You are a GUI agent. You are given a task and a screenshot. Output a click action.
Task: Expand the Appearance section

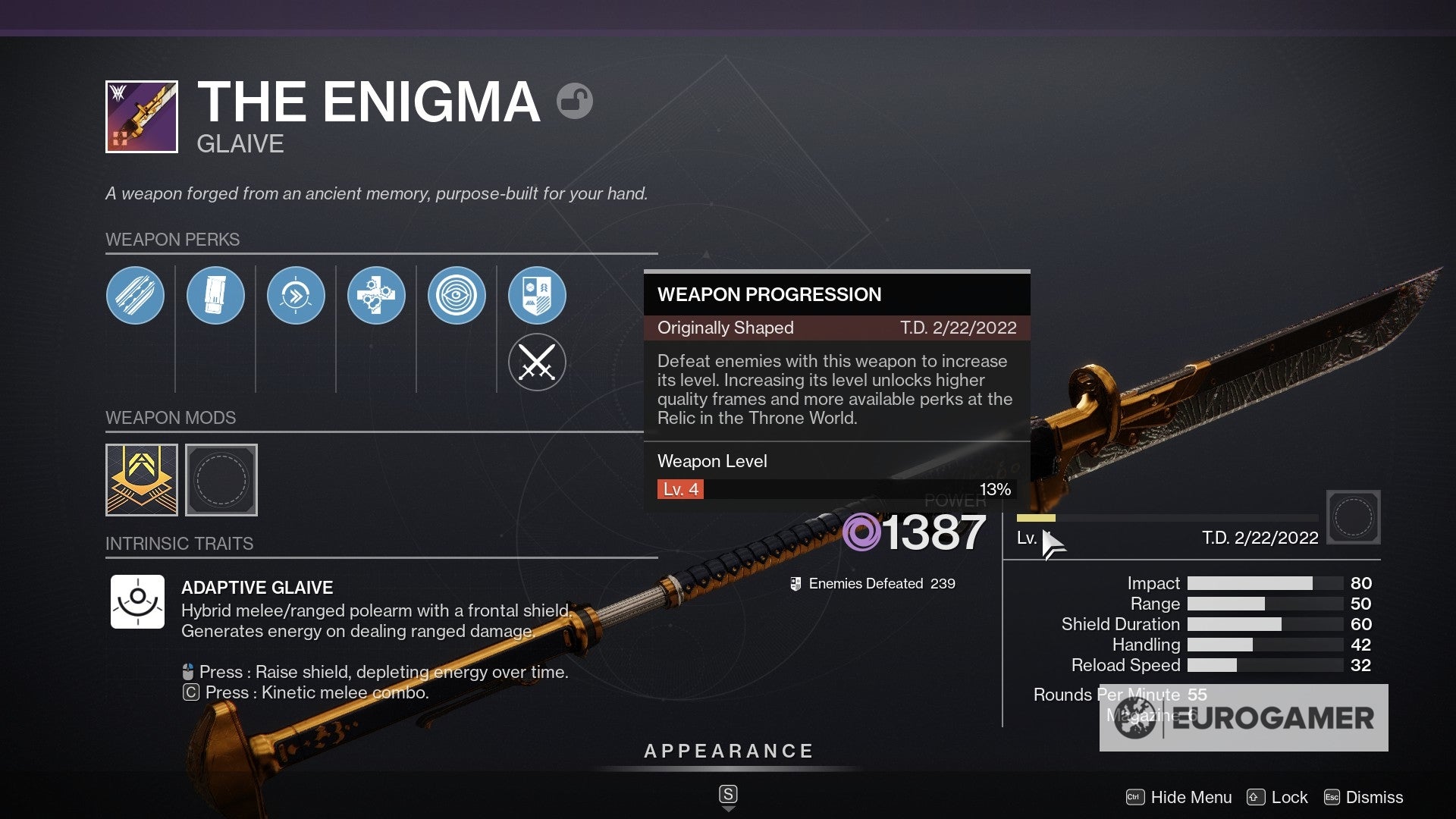pos(728,752)
